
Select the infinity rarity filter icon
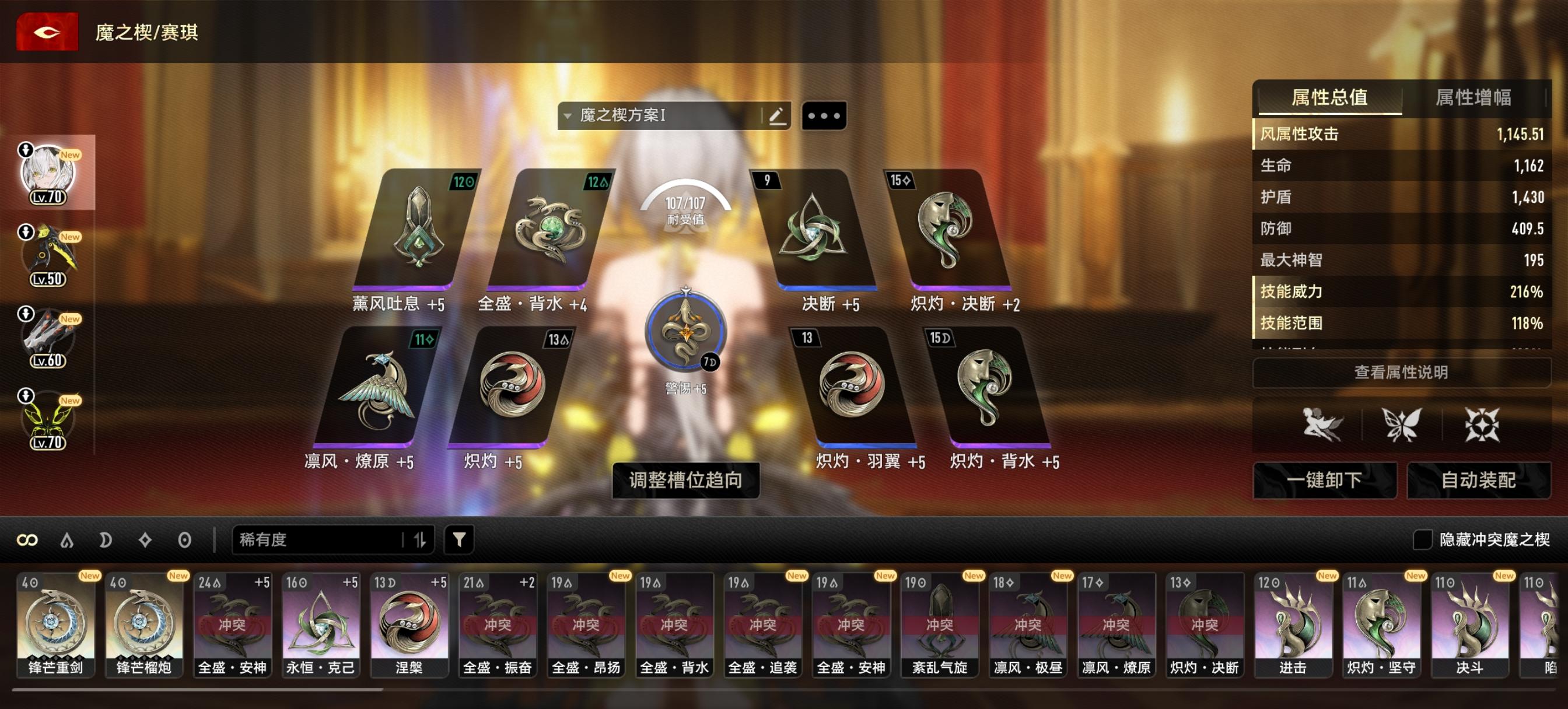point(29,539)
